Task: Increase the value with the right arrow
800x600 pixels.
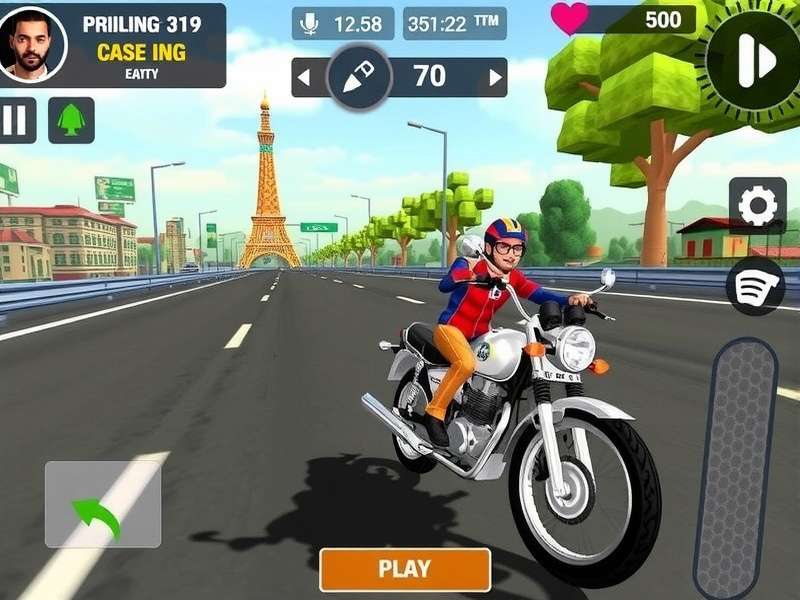Action: pos(491,78)
